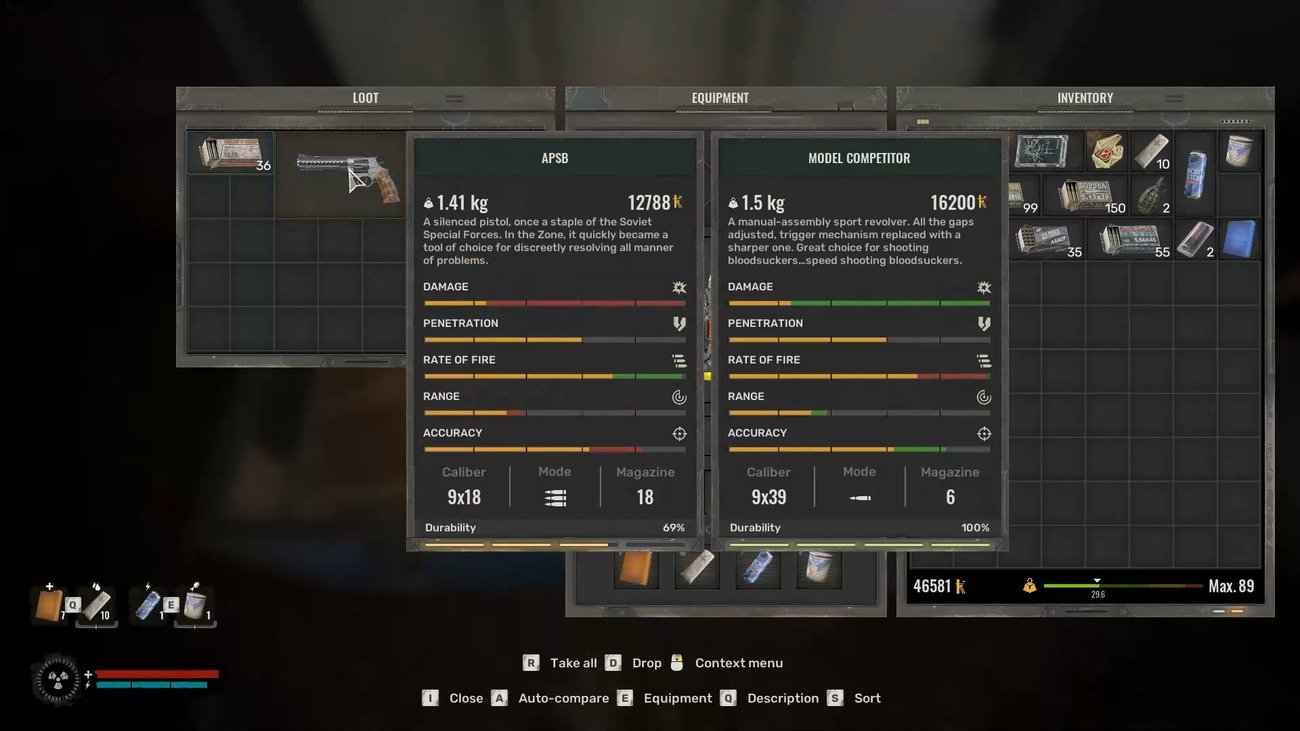Viewport: 1300px width, 731px height.
Task: Click the Take all button
Action: [x=573, y=662]
